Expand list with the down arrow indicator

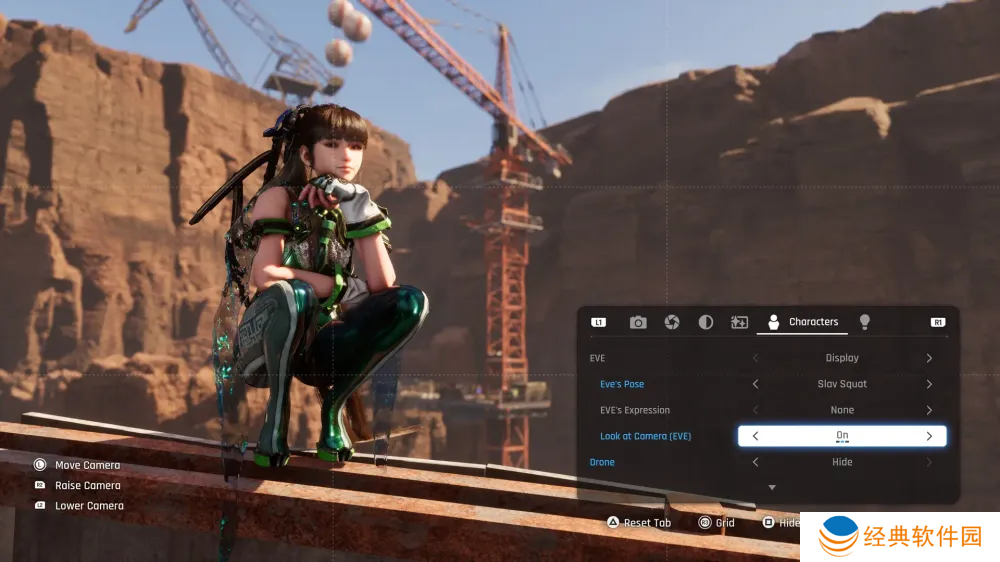pos(771,487)
